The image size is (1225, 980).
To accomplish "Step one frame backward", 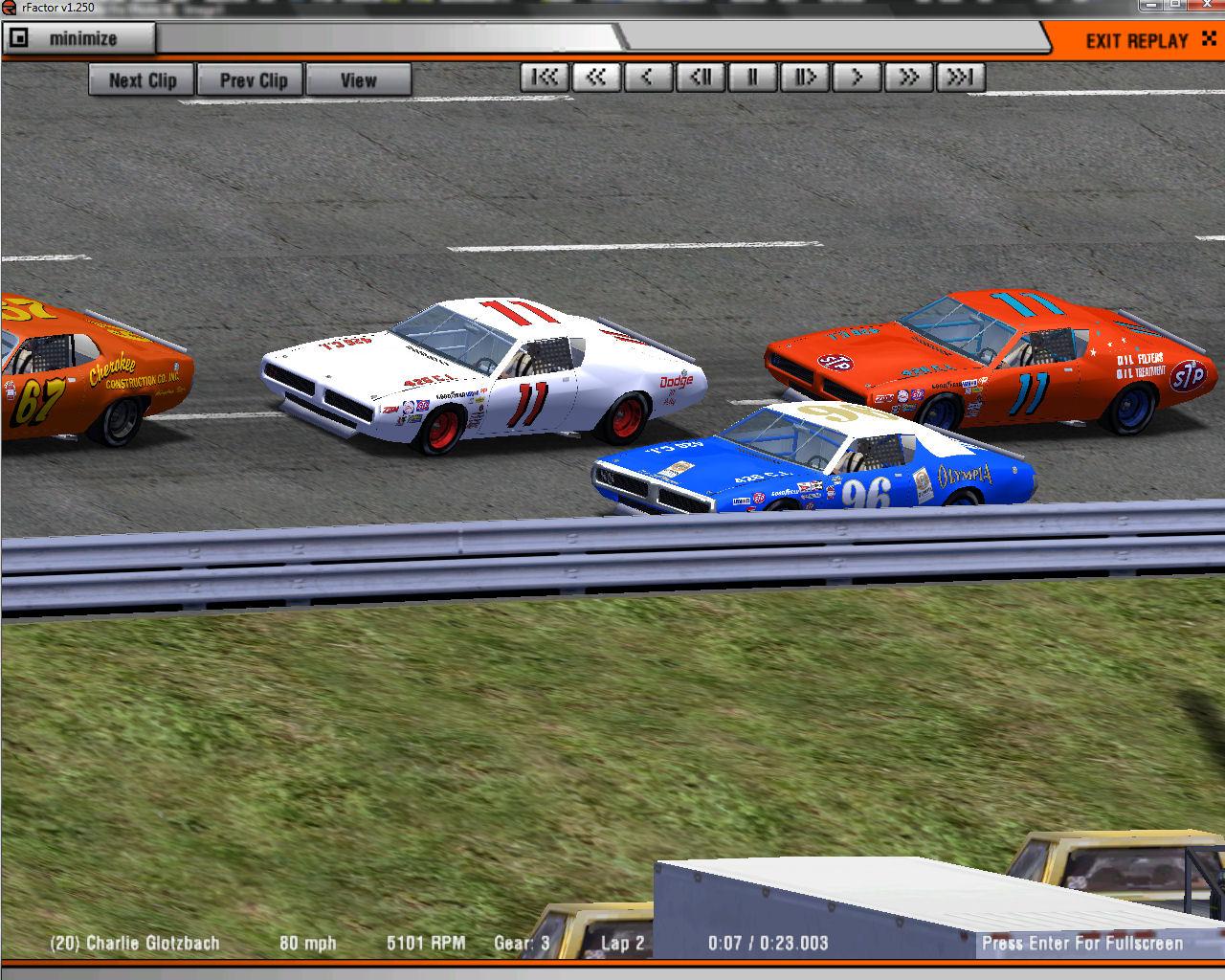I will coord(701,78).
